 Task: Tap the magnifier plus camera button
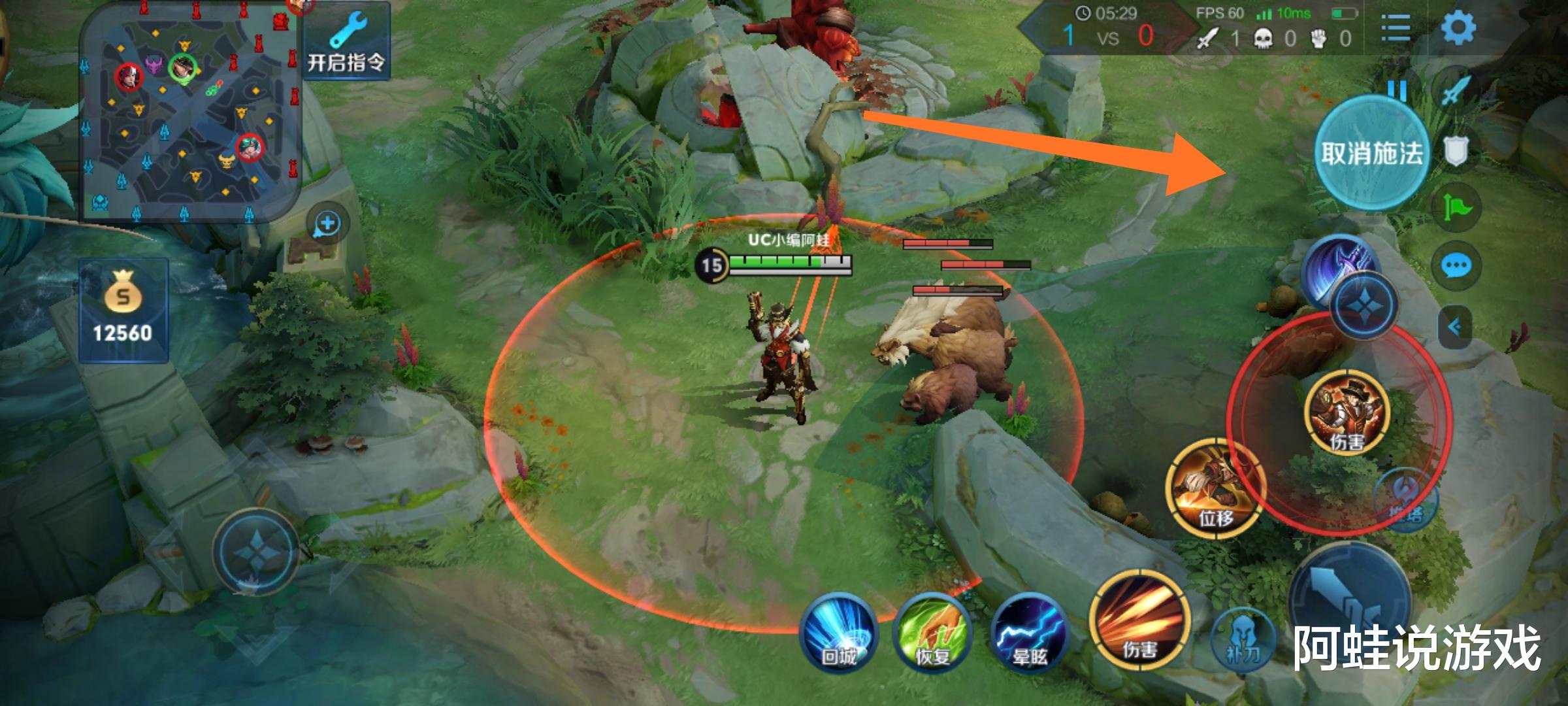coord(327,224)
